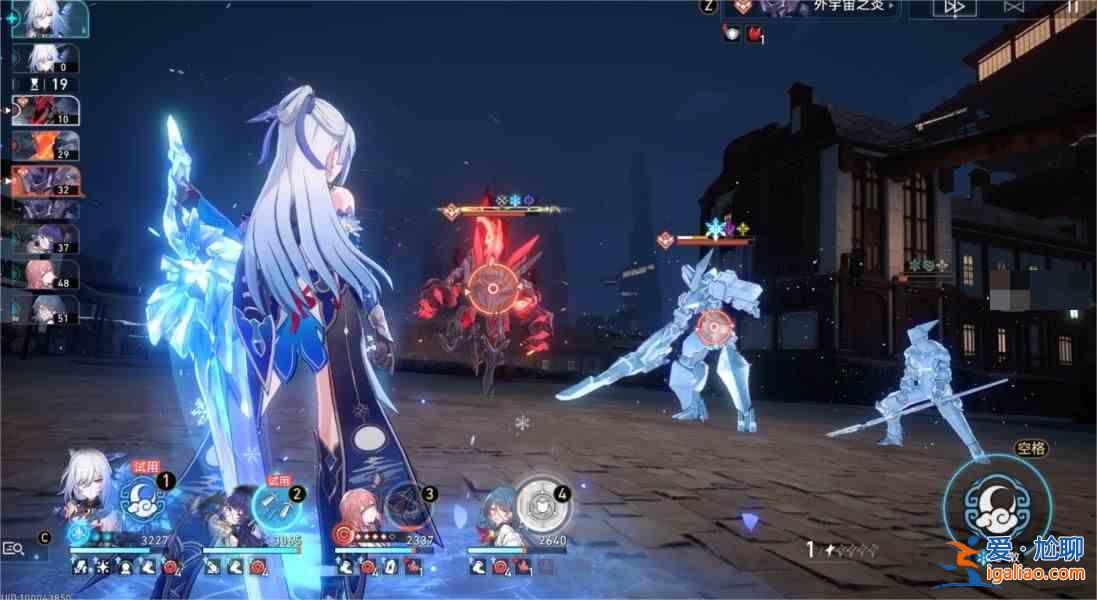Toggle auto-battle mode
The image size is (1097, 600).
pyautogui.click(x=1014, y=8)
